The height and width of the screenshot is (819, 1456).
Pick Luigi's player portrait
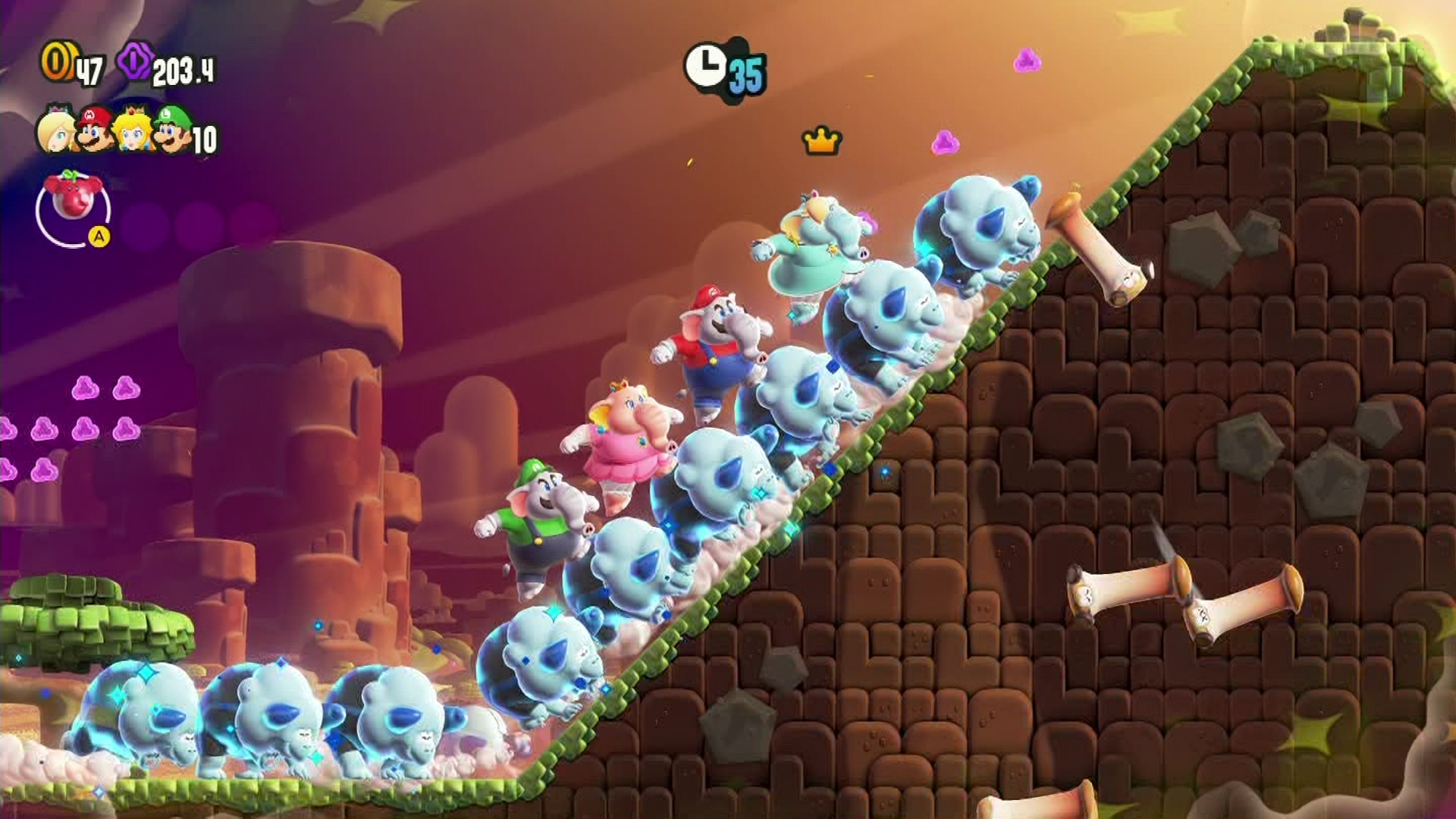(x=173, y=130)
